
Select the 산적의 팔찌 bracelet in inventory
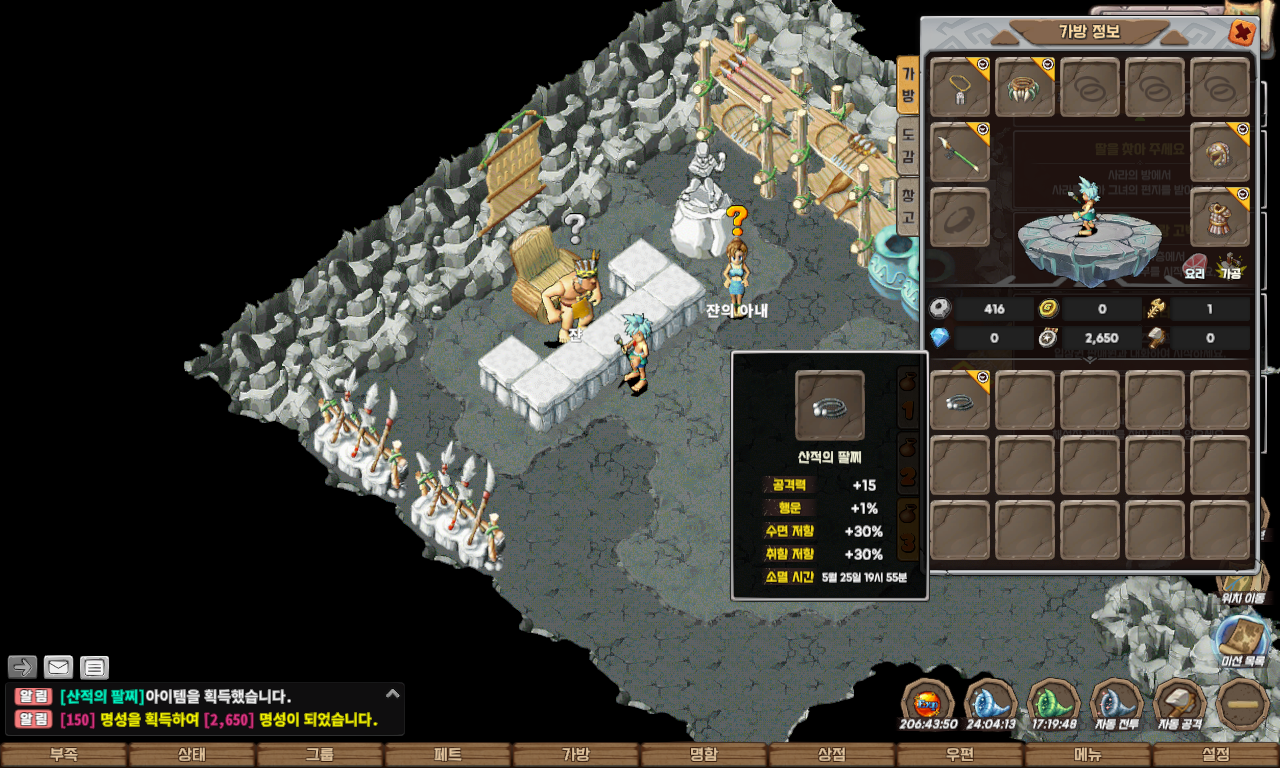960,401
